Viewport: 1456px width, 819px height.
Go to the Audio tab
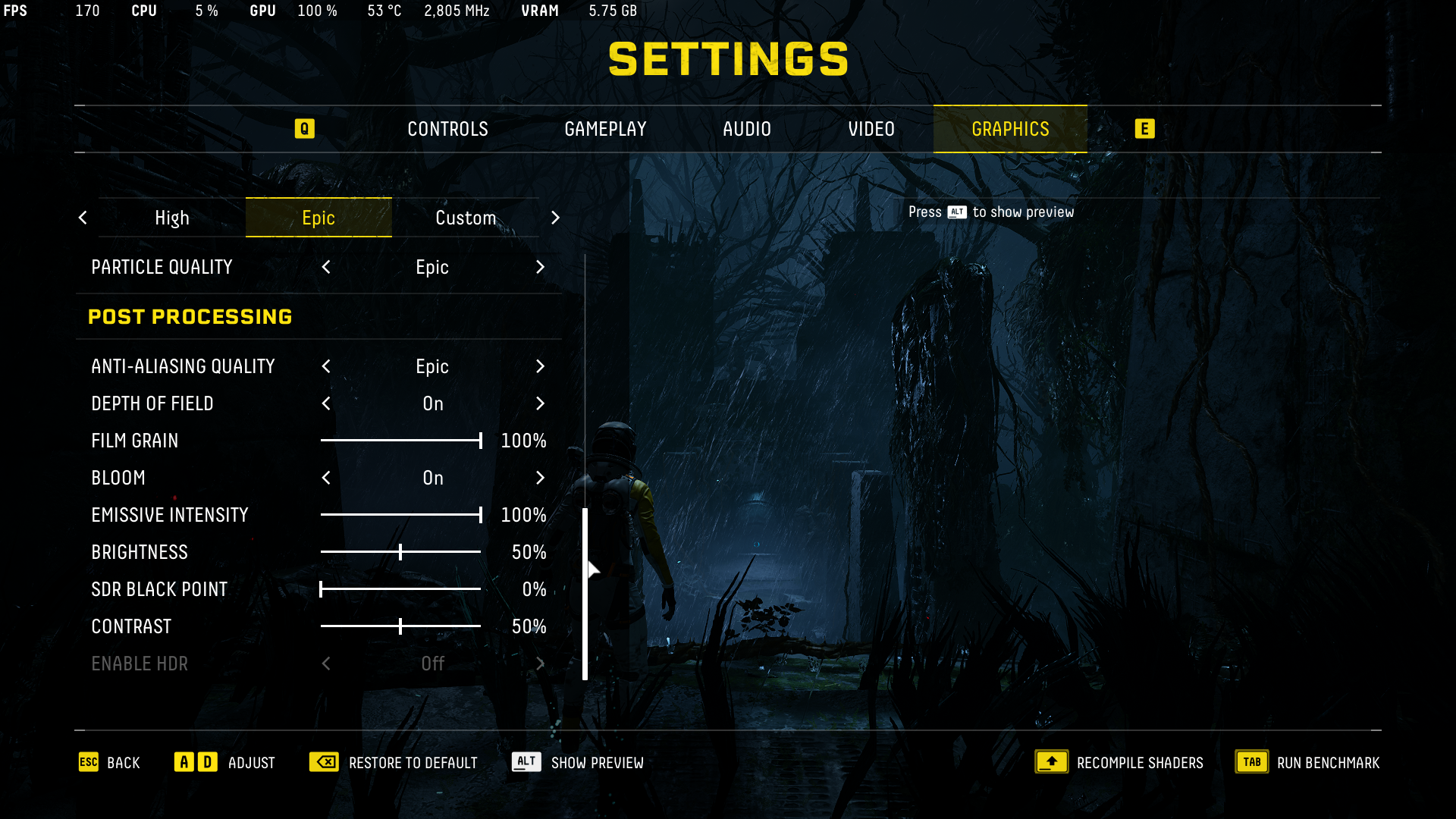(746, 129)
